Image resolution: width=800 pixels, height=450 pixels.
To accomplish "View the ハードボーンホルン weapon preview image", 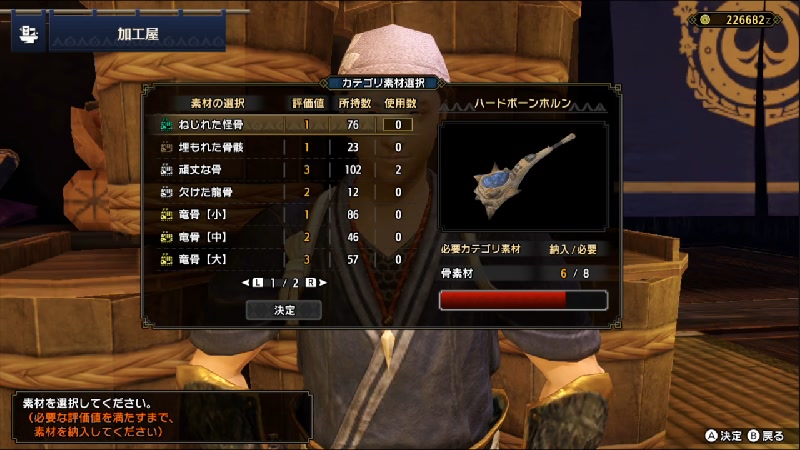I will pos(523,176).
